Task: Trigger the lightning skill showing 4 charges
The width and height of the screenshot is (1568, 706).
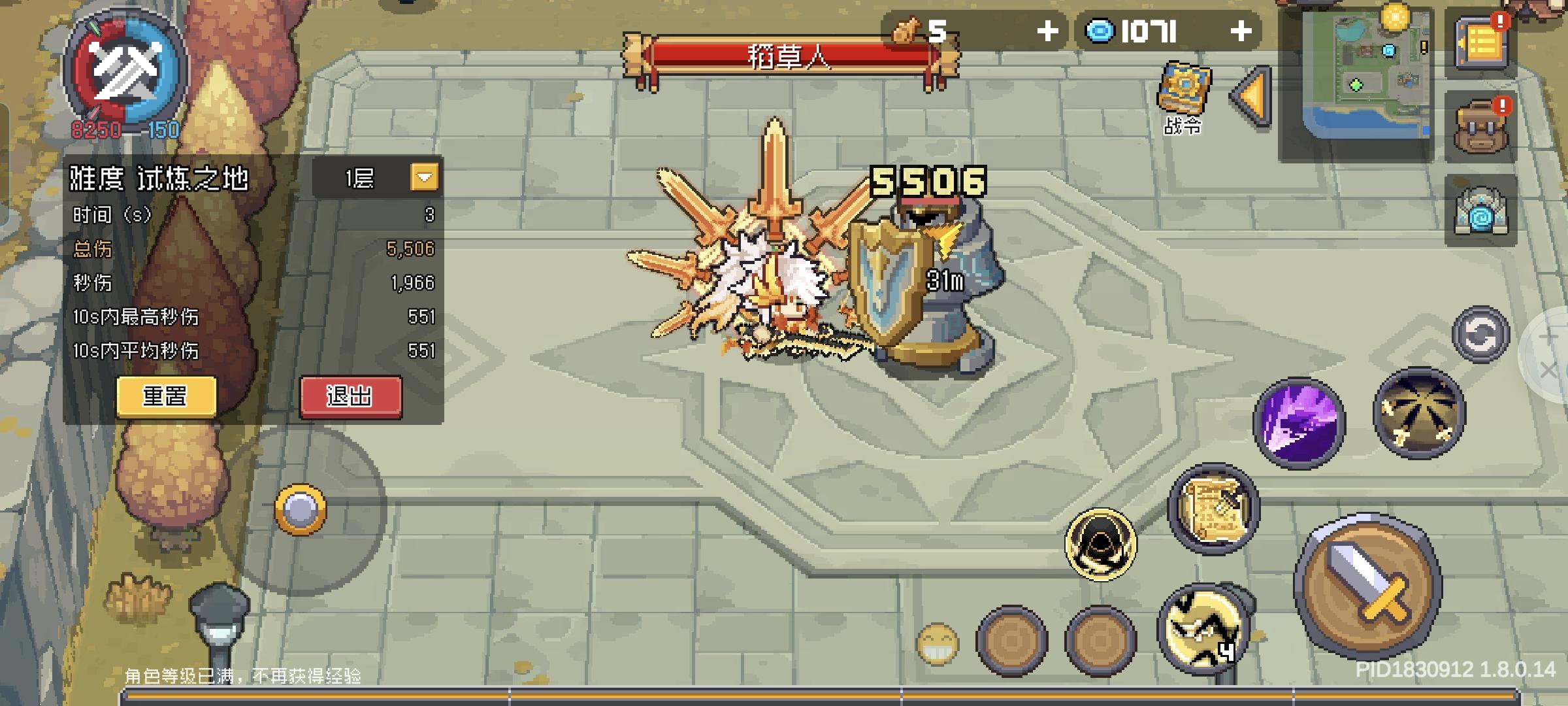Action: coord(1206,629)
